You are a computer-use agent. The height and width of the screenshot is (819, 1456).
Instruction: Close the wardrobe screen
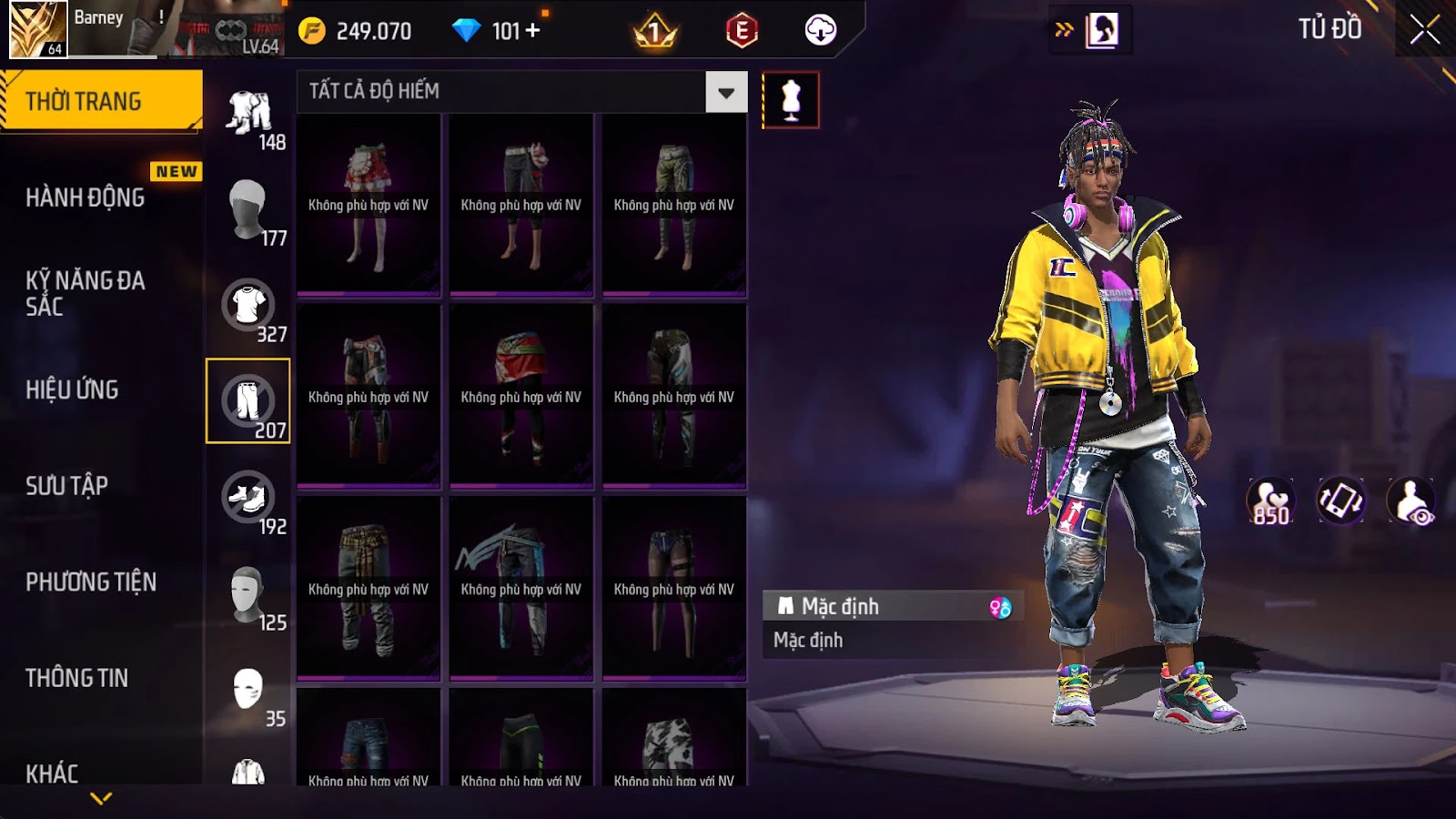[x=1424, y=30]
